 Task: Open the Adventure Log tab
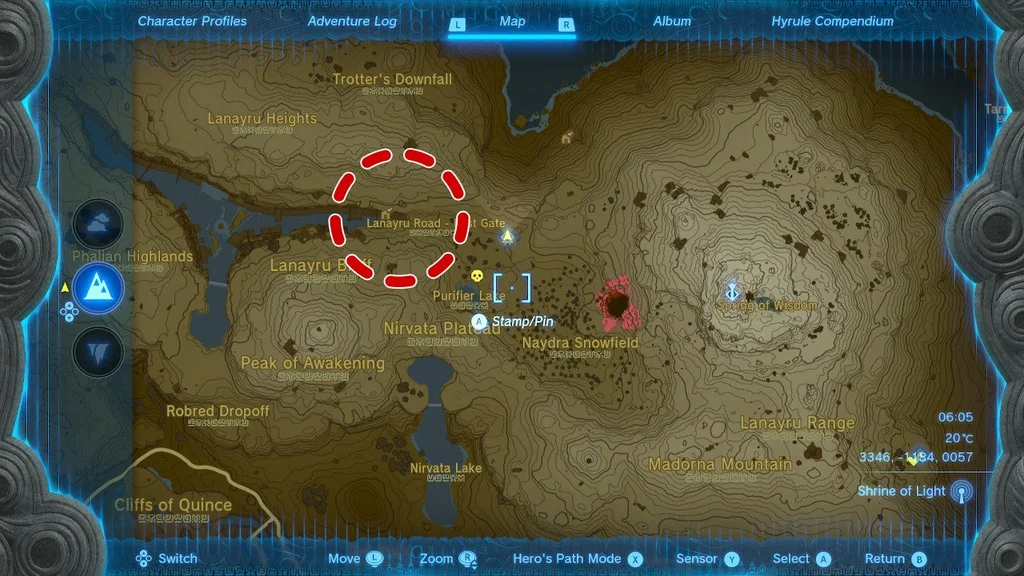(x=352, y=21)
